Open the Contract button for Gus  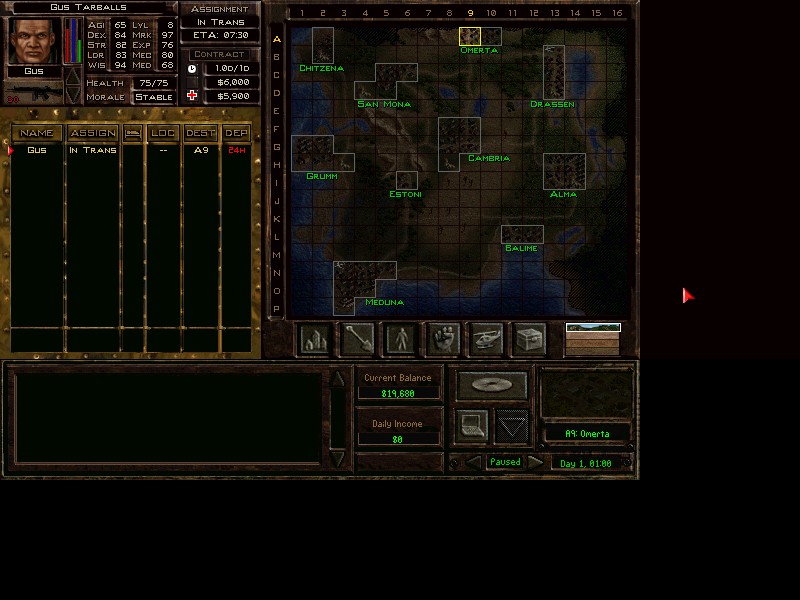click(220, 54)
